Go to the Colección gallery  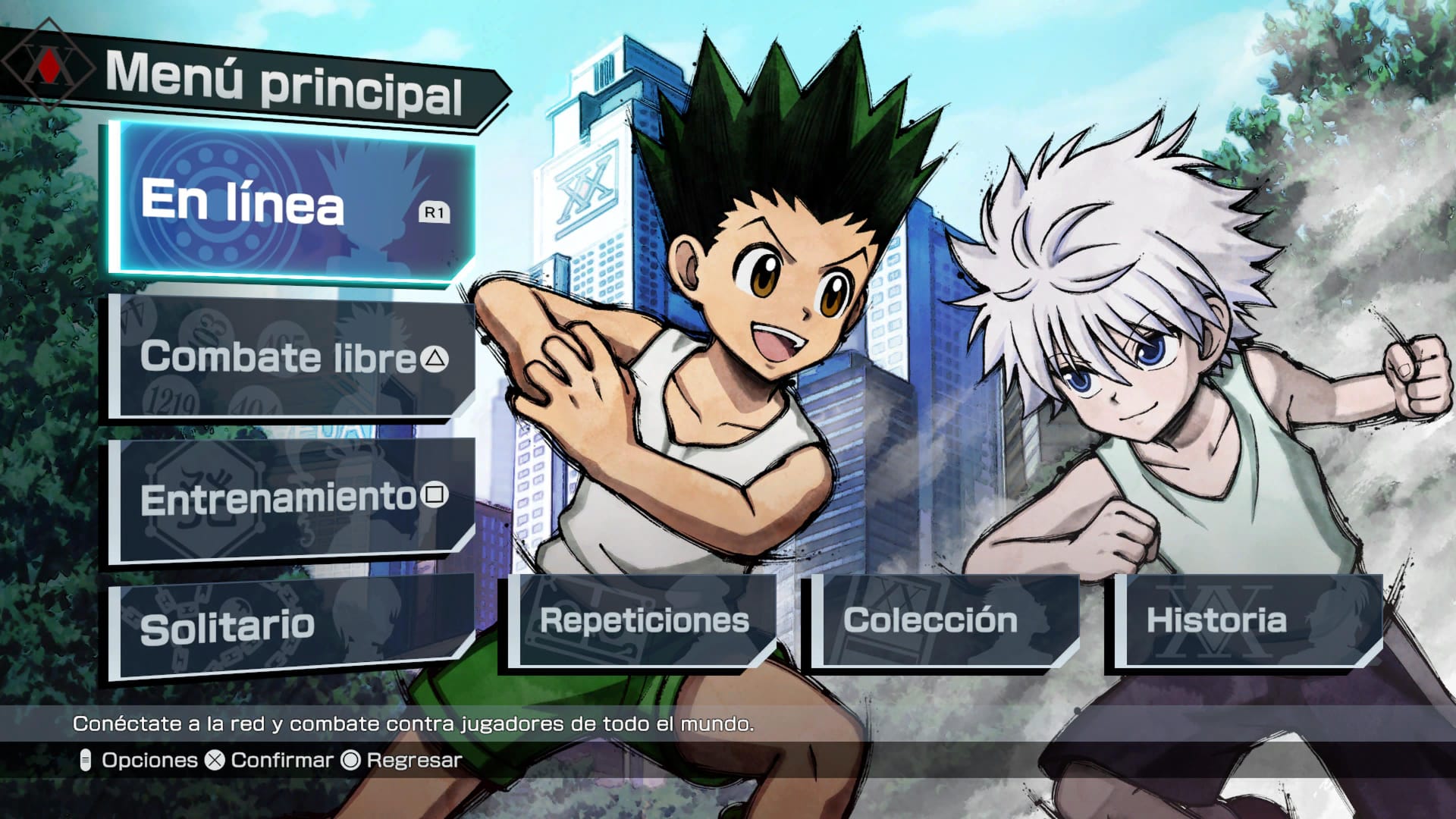940,620
